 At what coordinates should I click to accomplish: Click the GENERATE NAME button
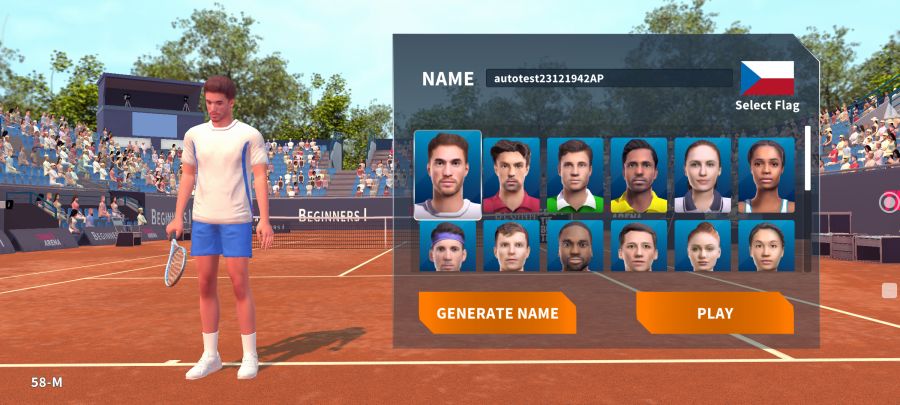click(497, 313)
